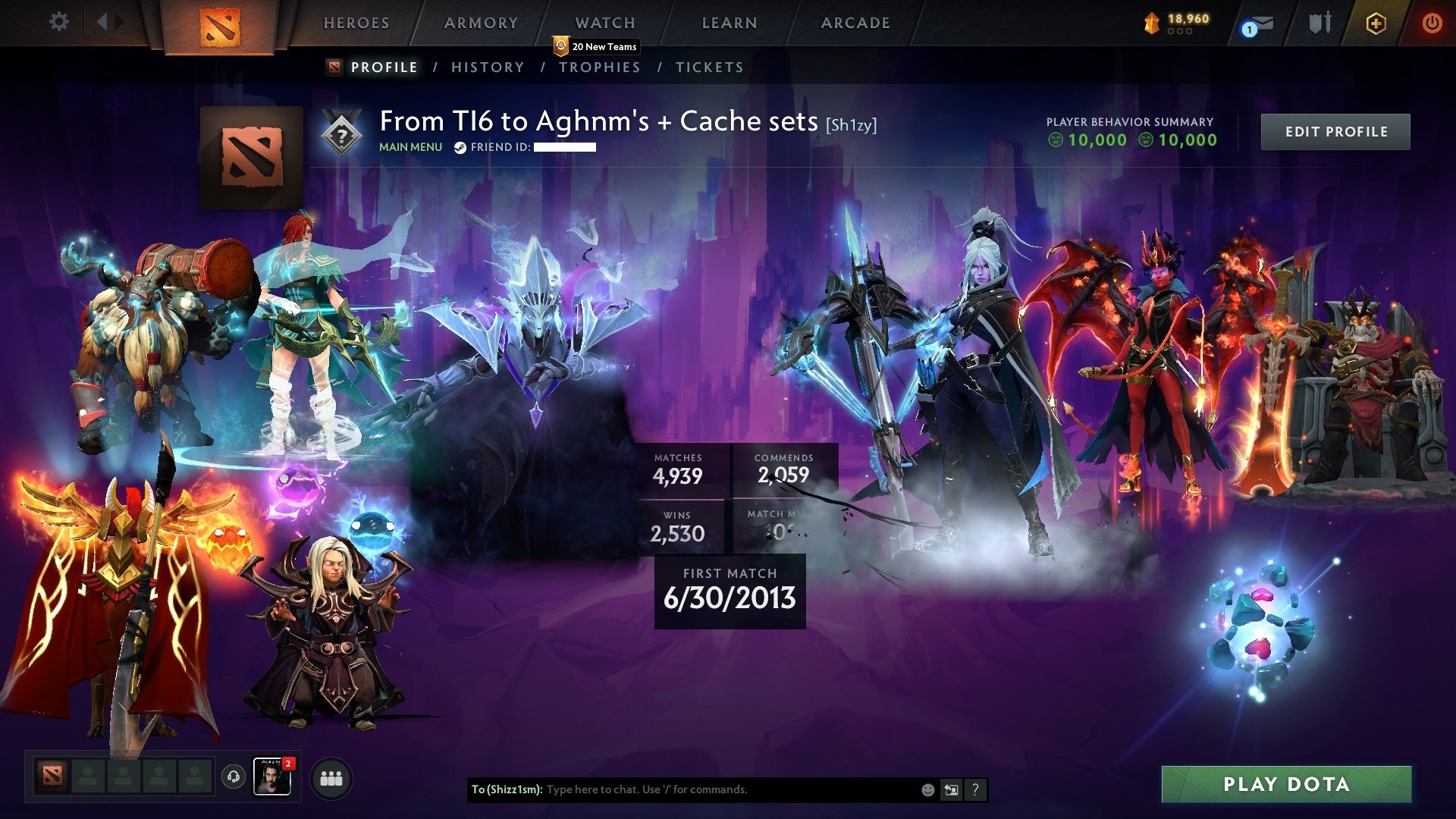1456x819 pixels.
Task: Switch to the HISTORY tab
Action: coord(488,67)
